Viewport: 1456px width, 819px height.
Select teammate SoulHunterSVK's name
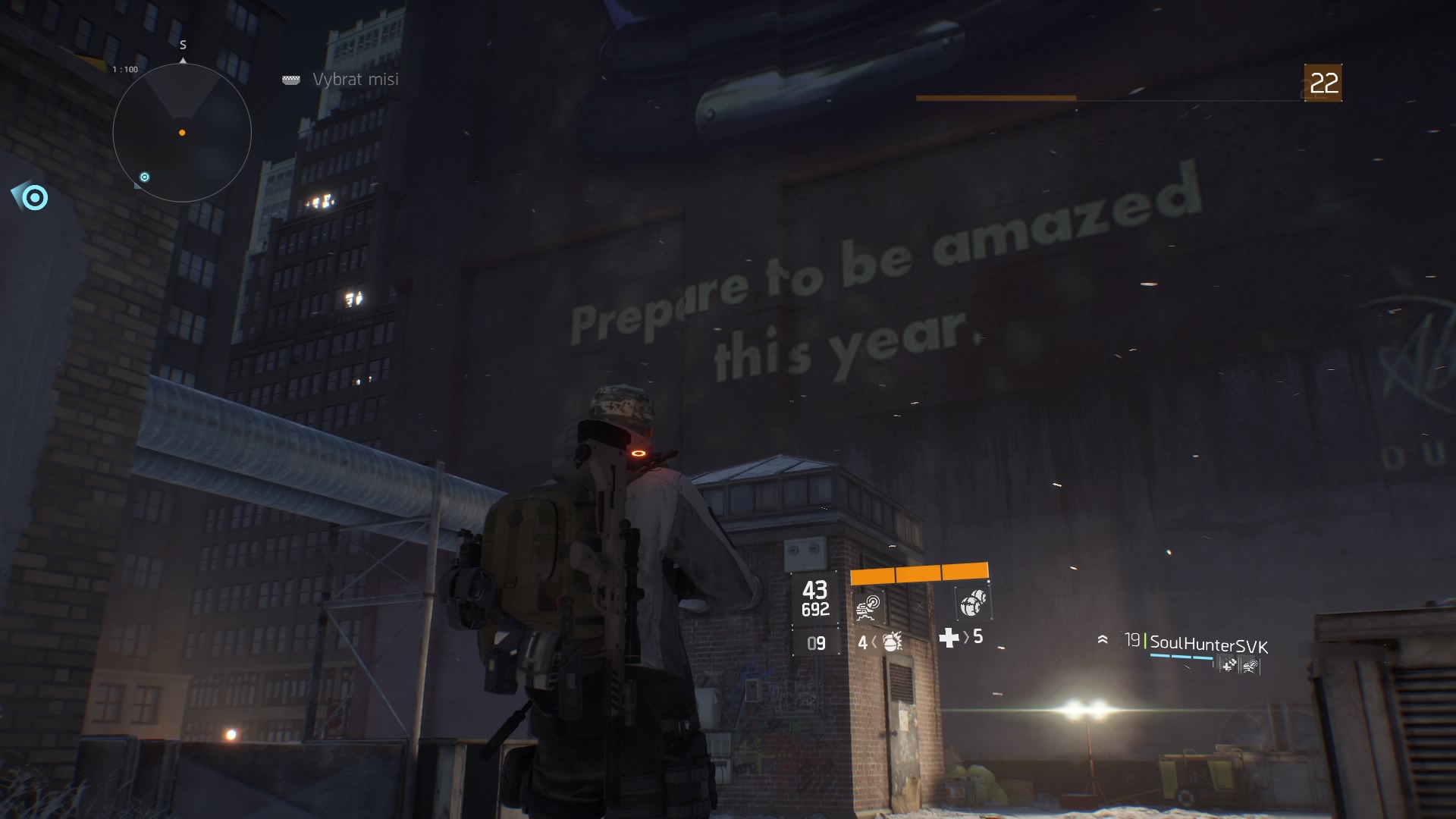point(1209,645)
